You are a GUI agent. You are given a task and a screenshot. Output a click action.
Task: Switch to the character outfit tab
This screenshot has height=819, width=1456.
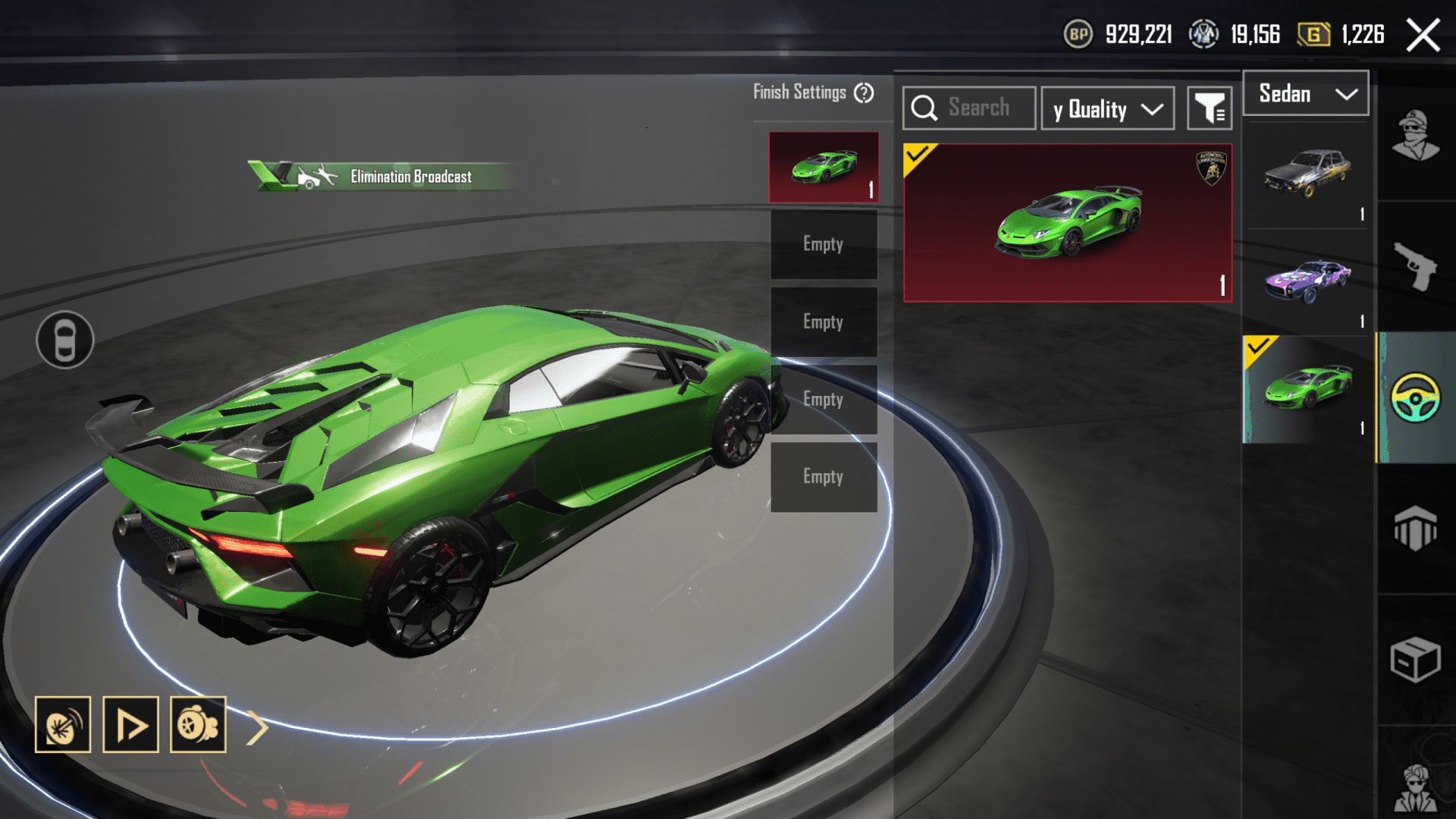(x=1415, y=136)
